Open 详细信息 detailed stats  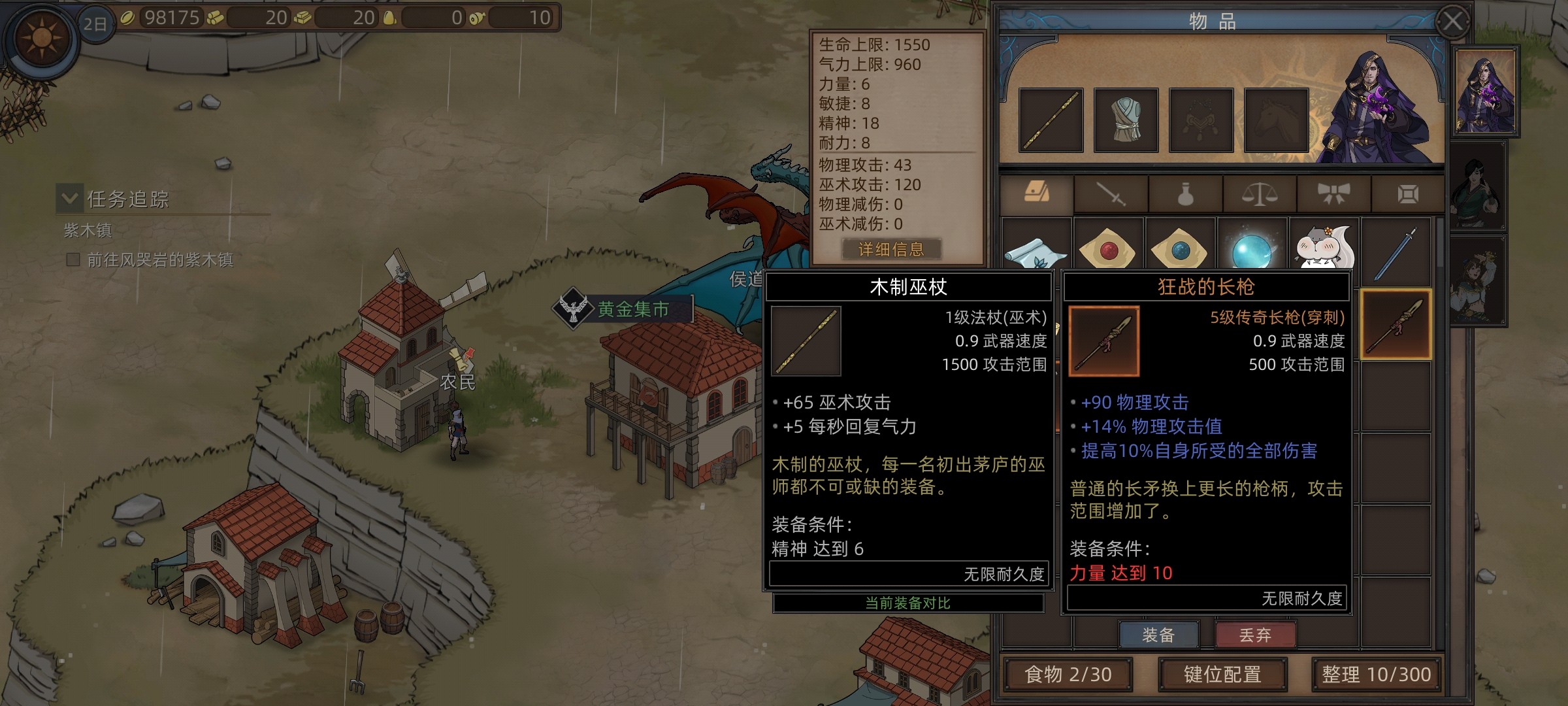click(x=891, y=249)
